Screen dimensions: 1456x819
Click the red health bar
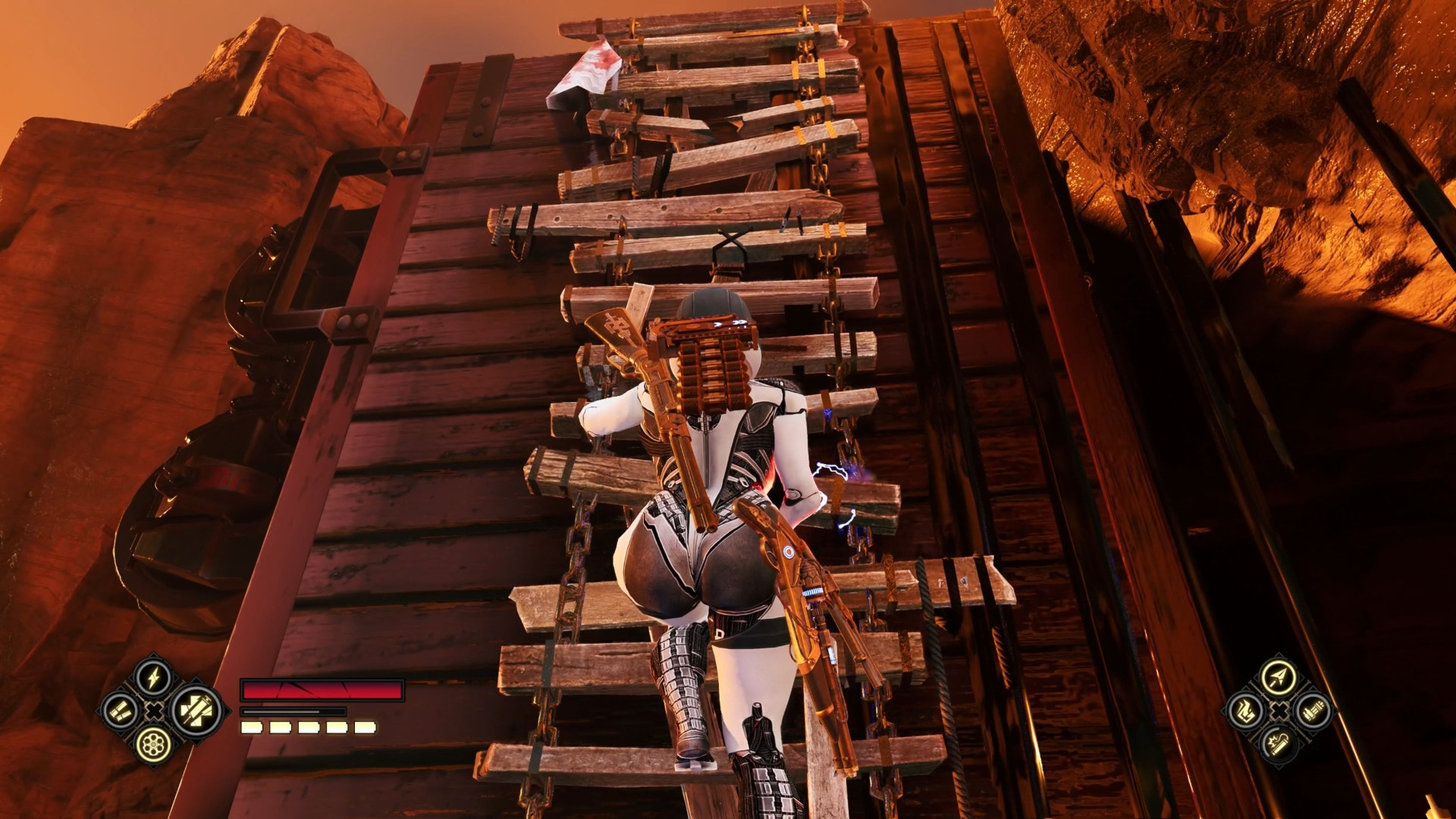[322, 691]
